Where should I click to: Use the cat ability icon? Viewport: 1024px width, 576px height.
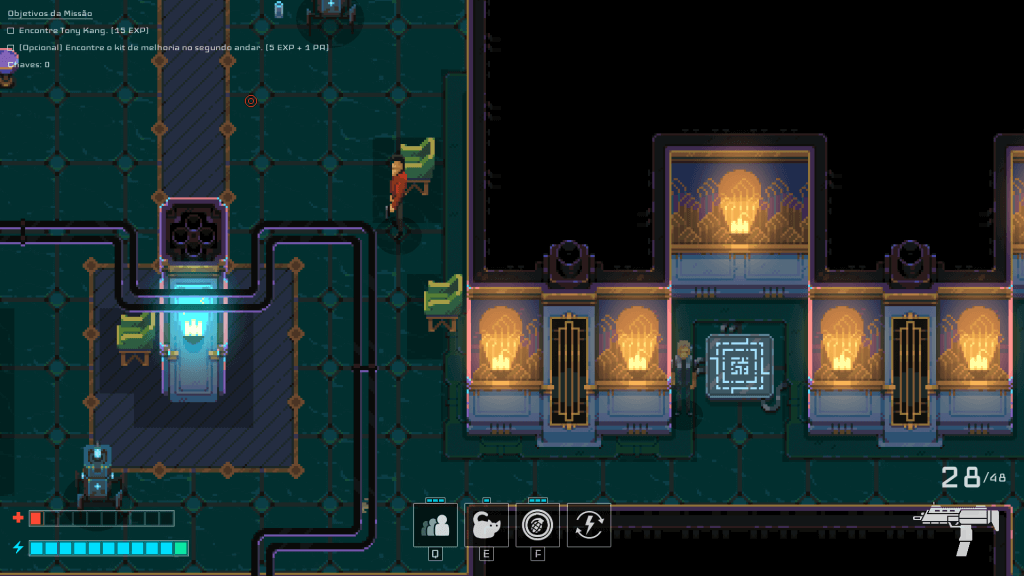(x=486, y=525)
